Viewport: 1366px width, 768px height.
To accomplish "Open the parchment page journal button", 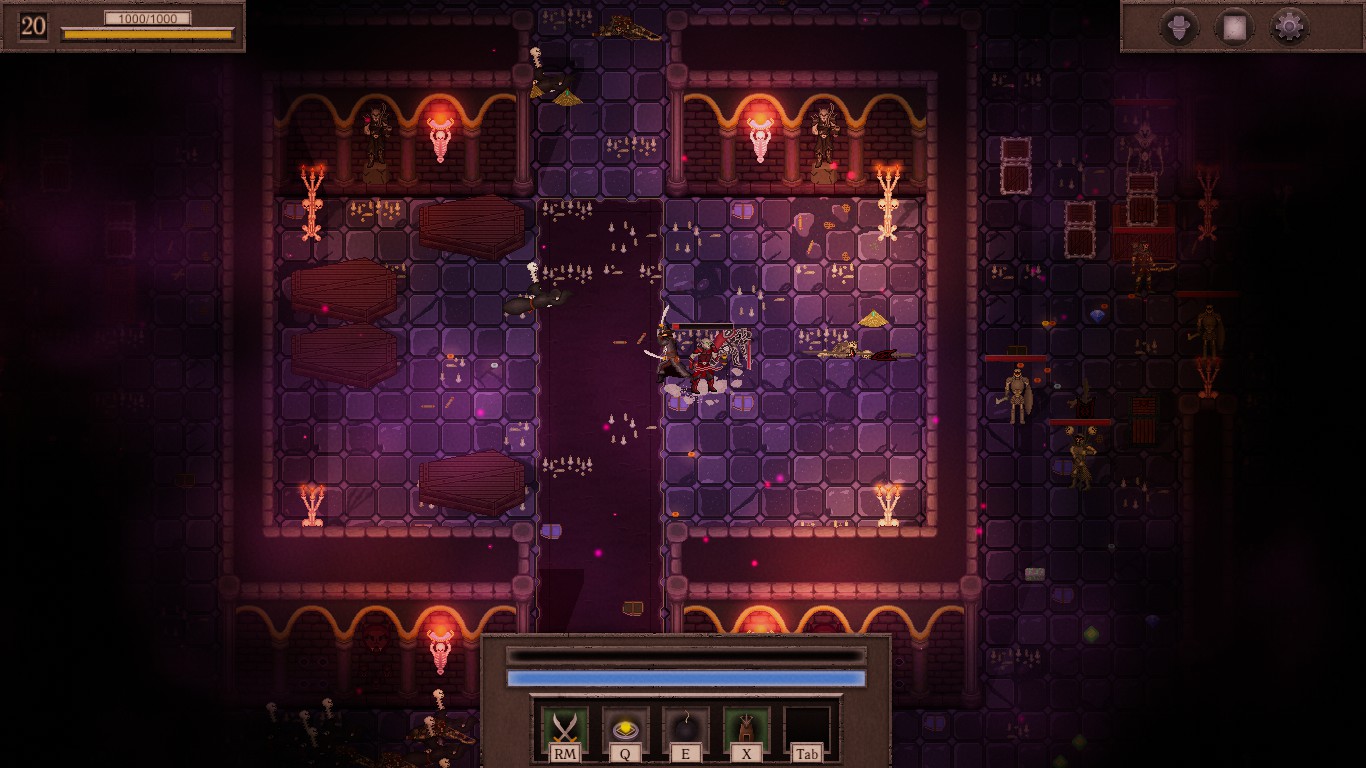I will pyautogui.click(x=1235, y=27).
